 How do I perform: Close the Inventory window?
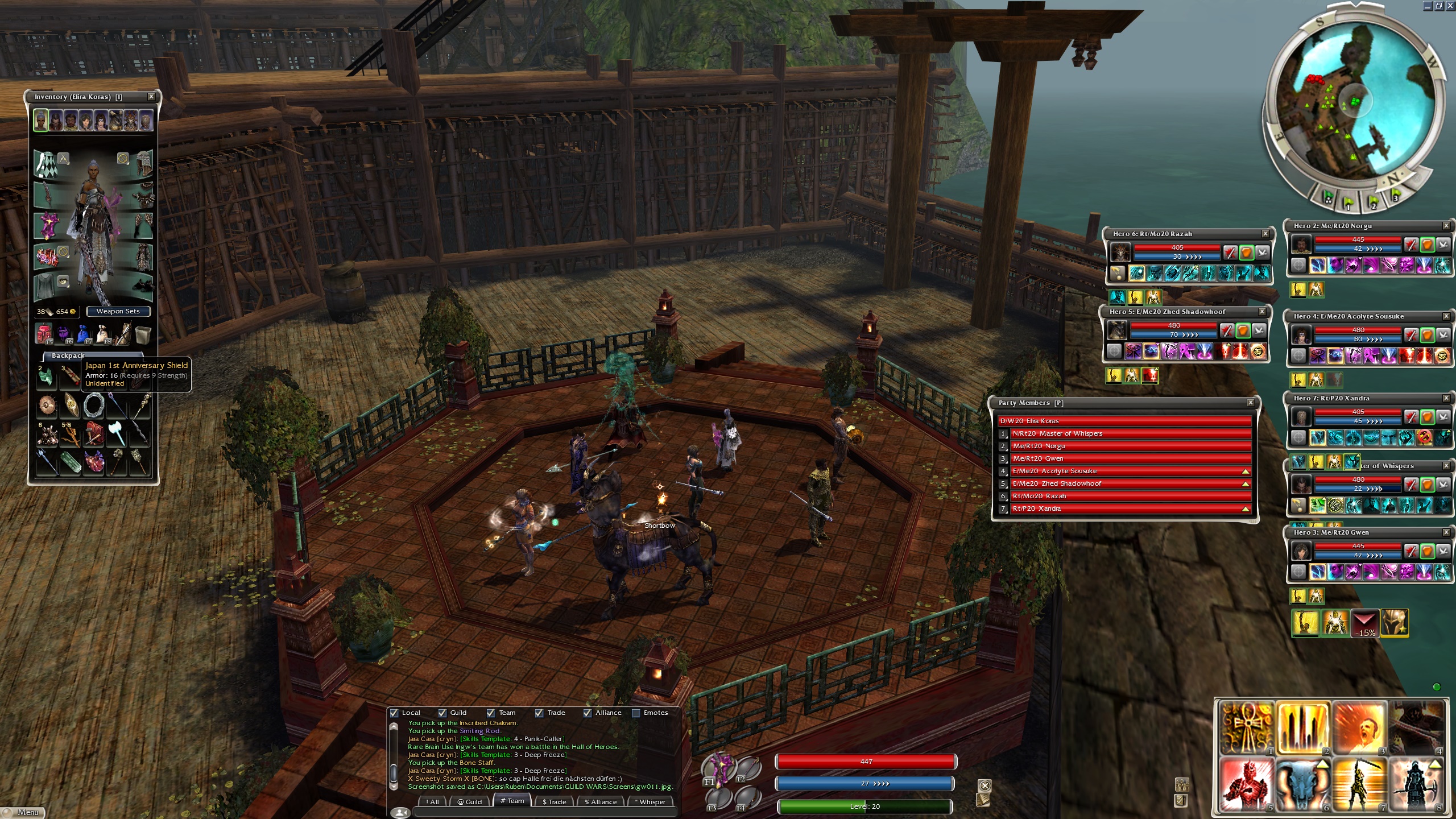pyautogui.click(x=151, y=97)
